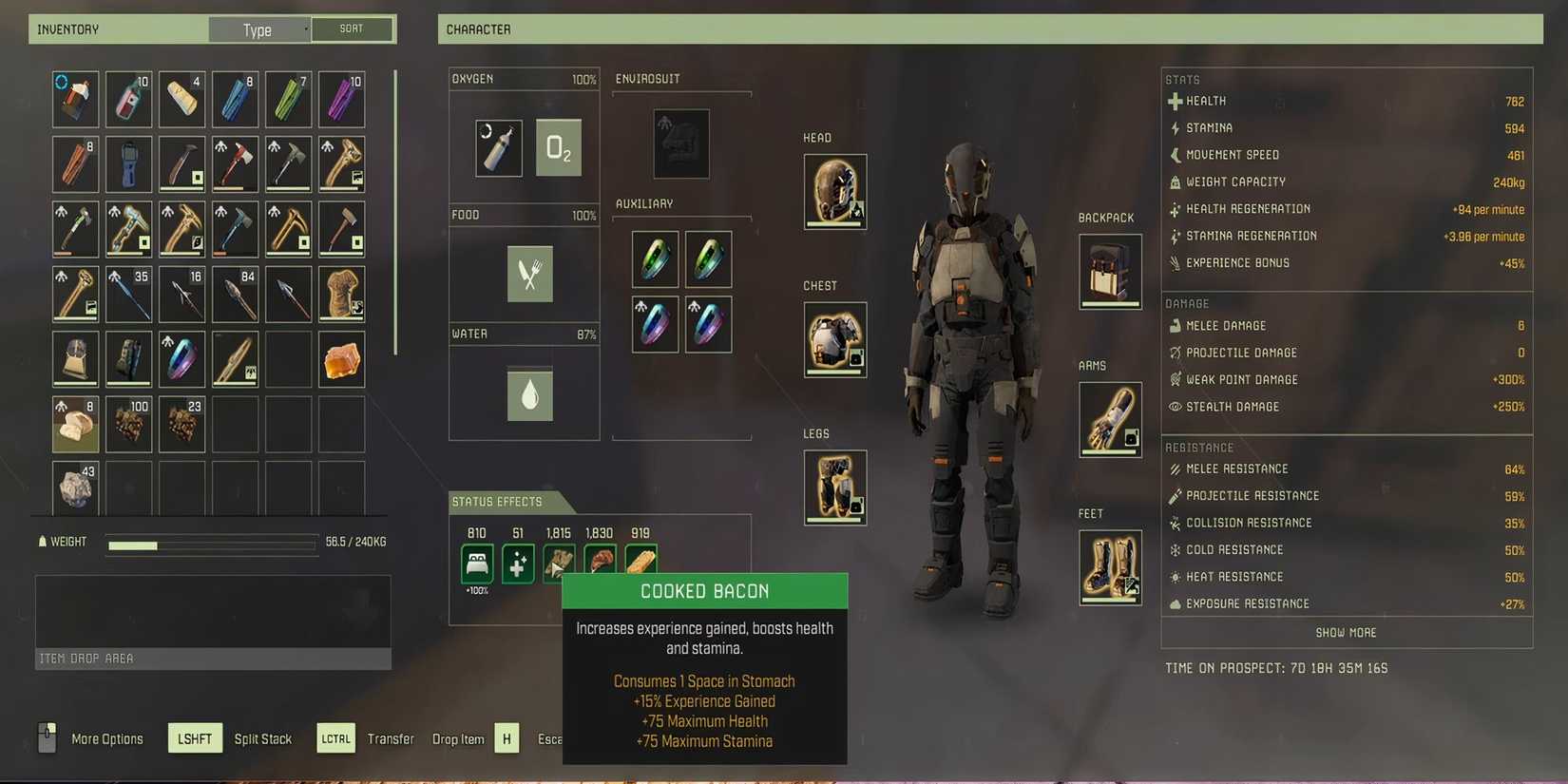Image resolution: width=1568 pixels, height=784 pixels.
Task: Open the Type sorting dropdown
Action: tap(258, 29)
